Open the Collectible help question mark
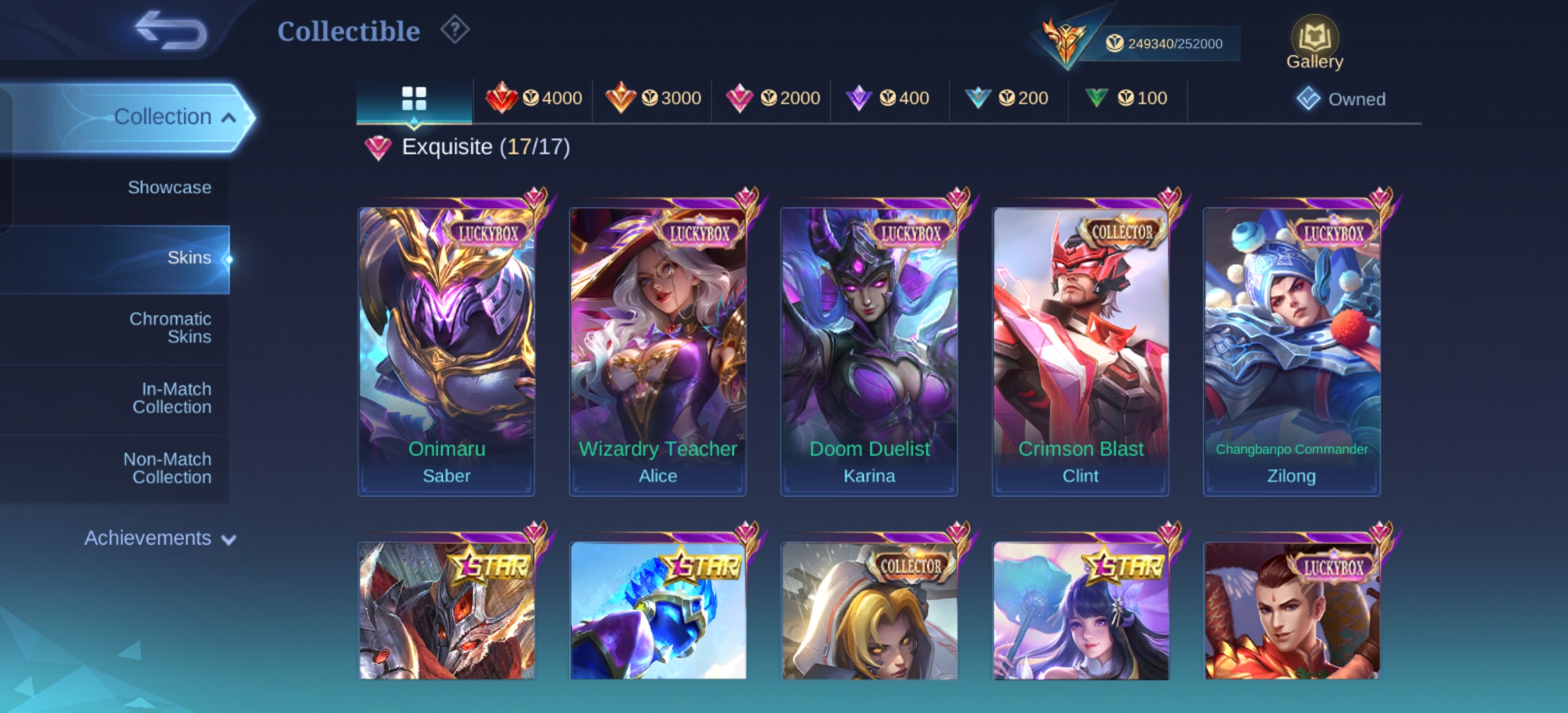Image resolution: width=1568 pixels, height=713 pixels. 455,30
